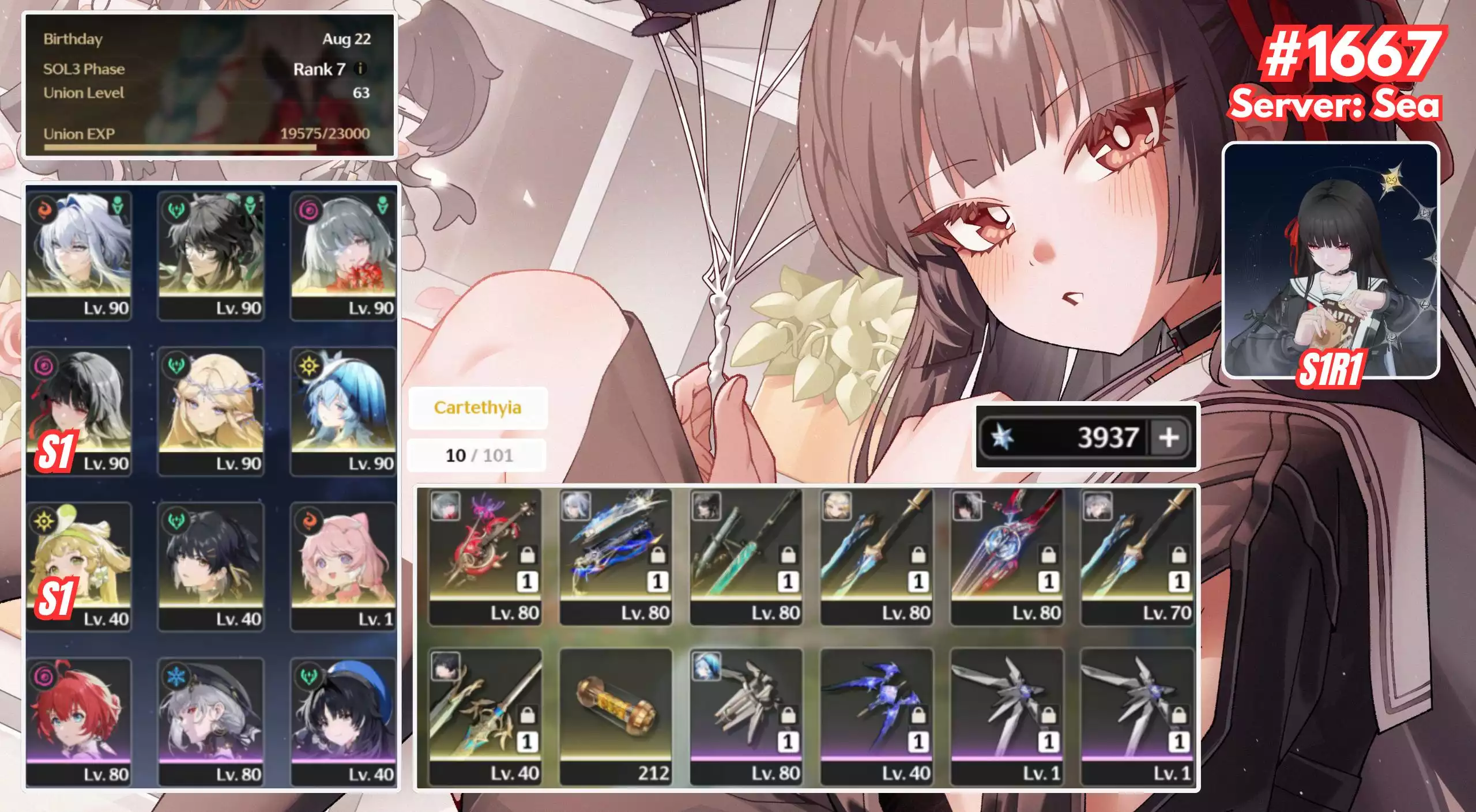Open the S1R1 featured character card
Image resolution: width=1476 pixels, height=812 pixels.
[1331, 260]
